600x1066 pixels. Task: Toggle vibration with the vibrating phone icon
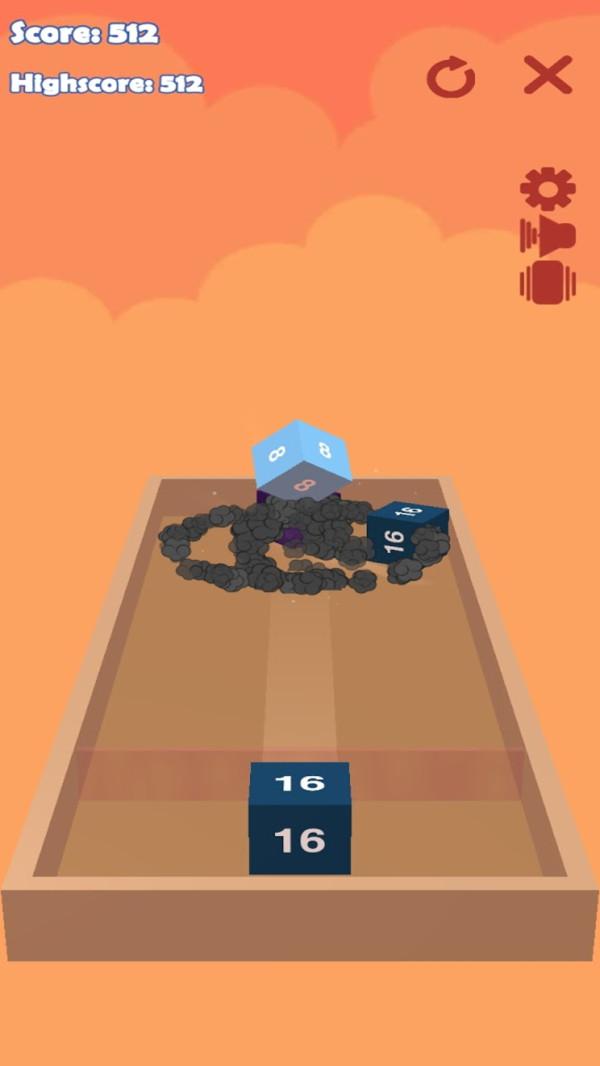(x=547, y=282)
